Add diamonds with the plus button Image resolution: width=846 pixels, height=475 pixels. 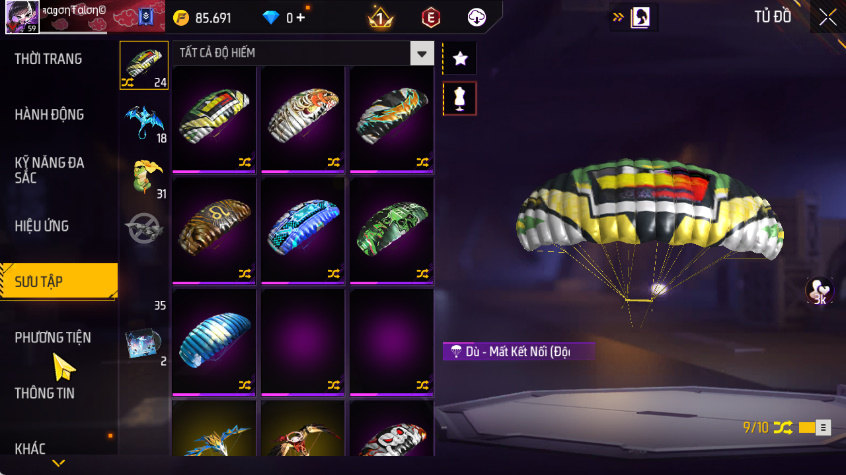click(x=301, y=18)
